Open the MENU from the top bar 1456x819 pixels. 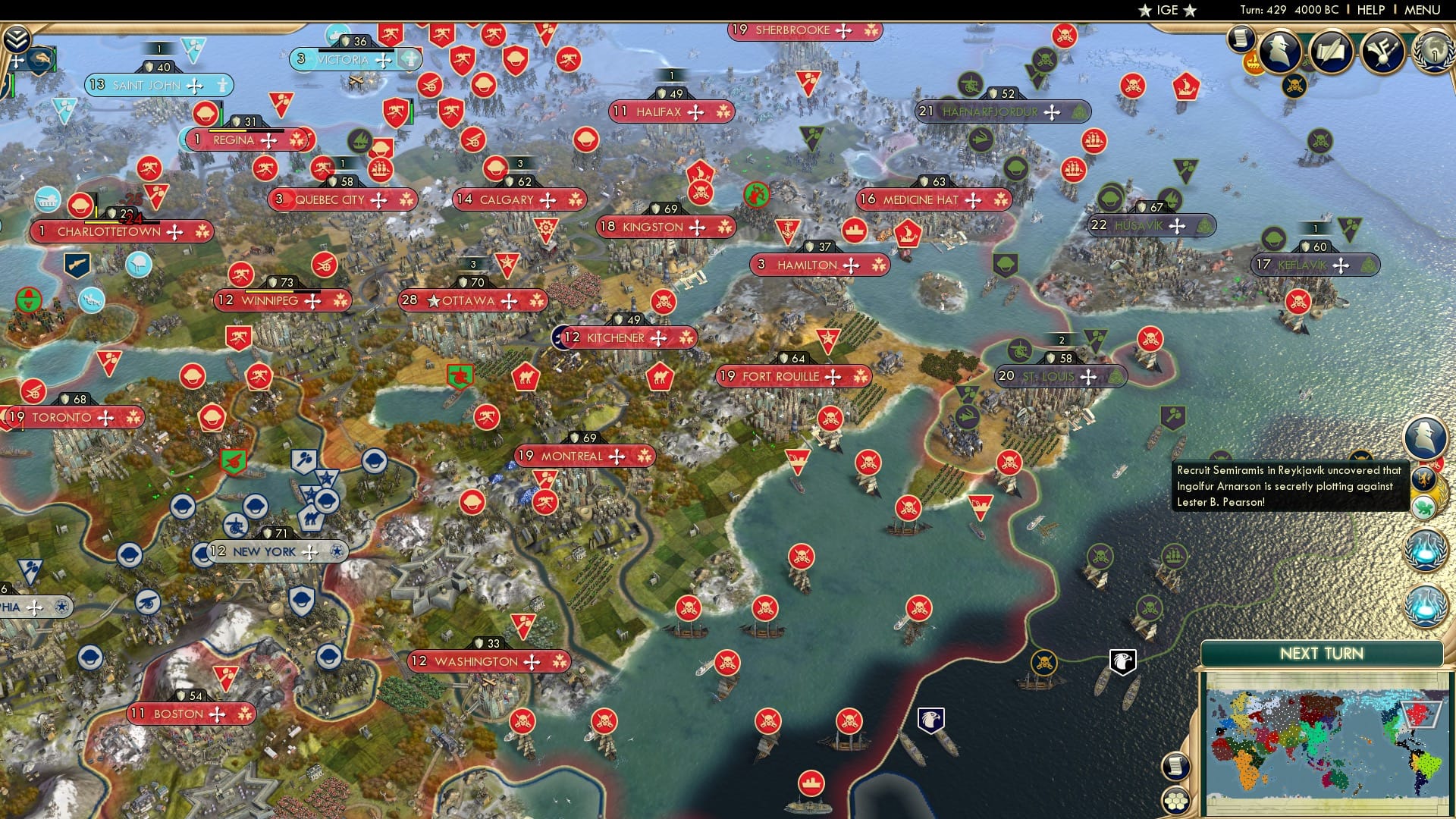pyautogui.click(x=1423, y=10)
